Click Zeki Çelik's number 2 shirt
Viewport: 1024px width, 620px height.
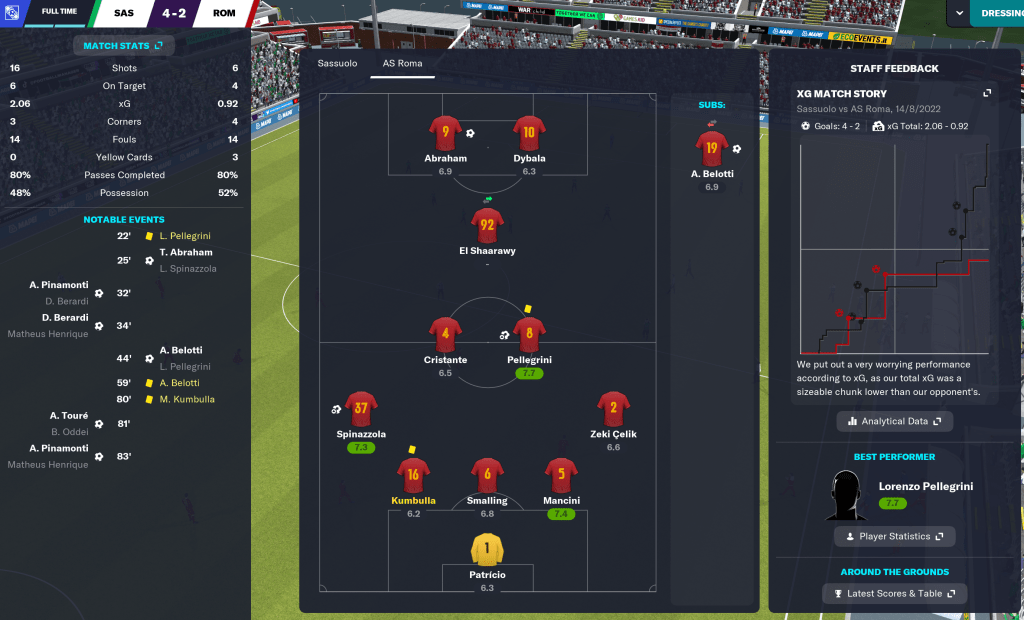pyautogui.click(x=613, y=408)
